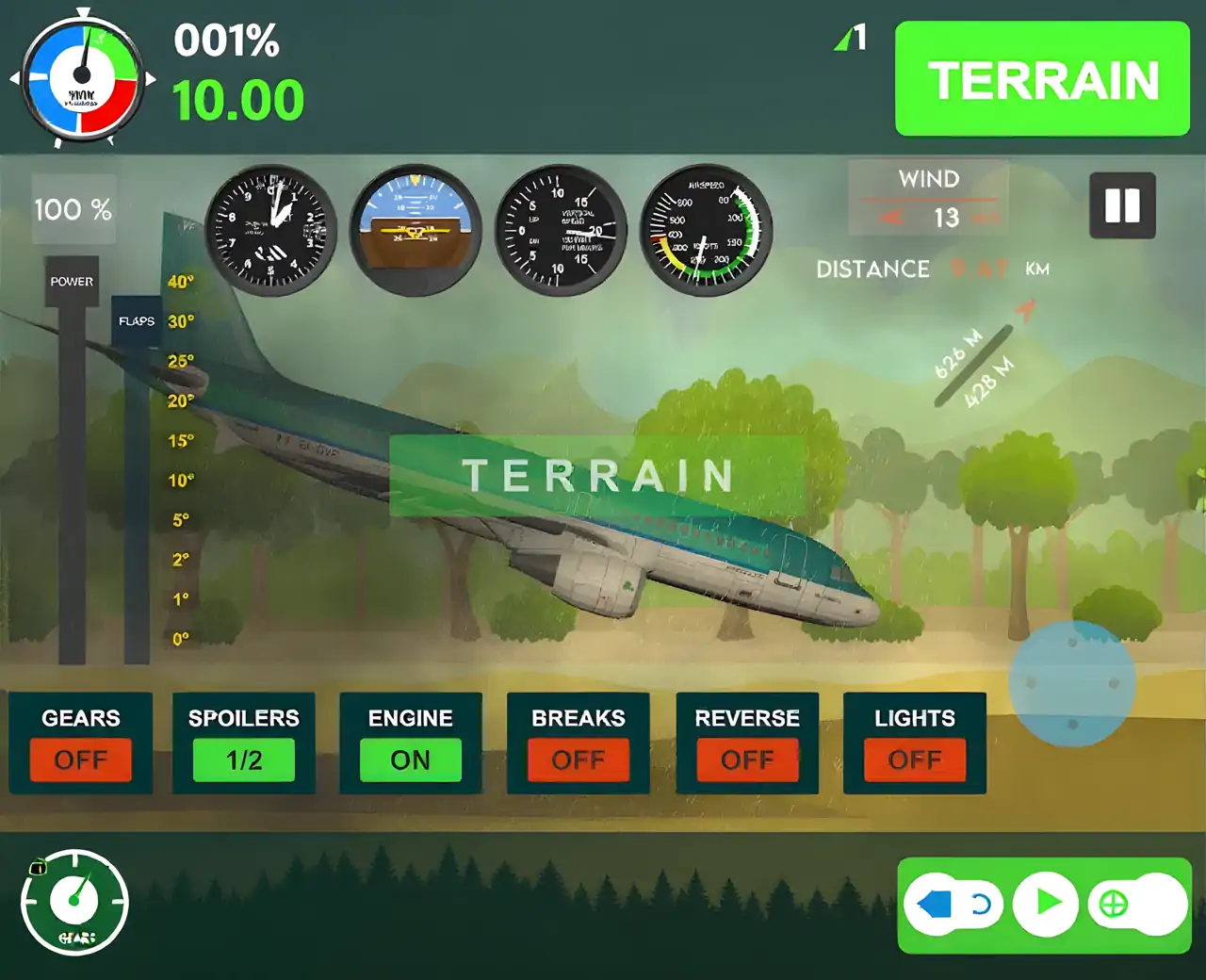Screen dimensions: 1206x980
Task: Toggle the GEARS switch
Action: [81, 759]
